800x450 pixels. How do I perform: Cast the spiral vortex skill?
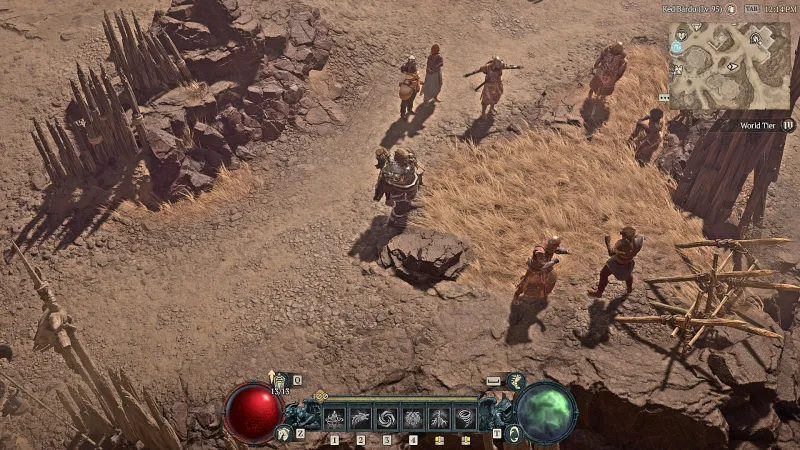tap(386, 418)
